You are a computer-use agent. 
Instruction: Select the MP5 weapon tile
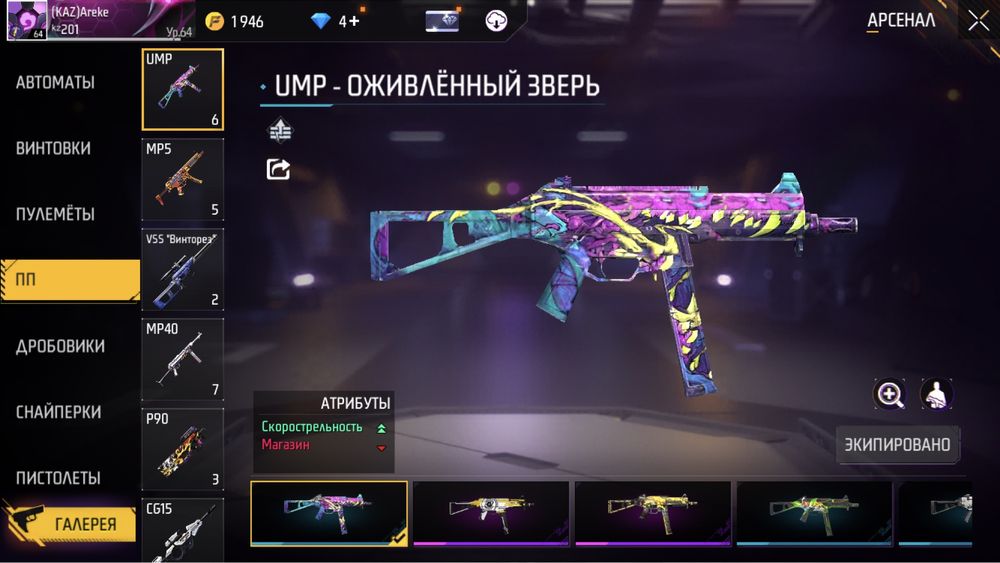[x=183, y=179]
